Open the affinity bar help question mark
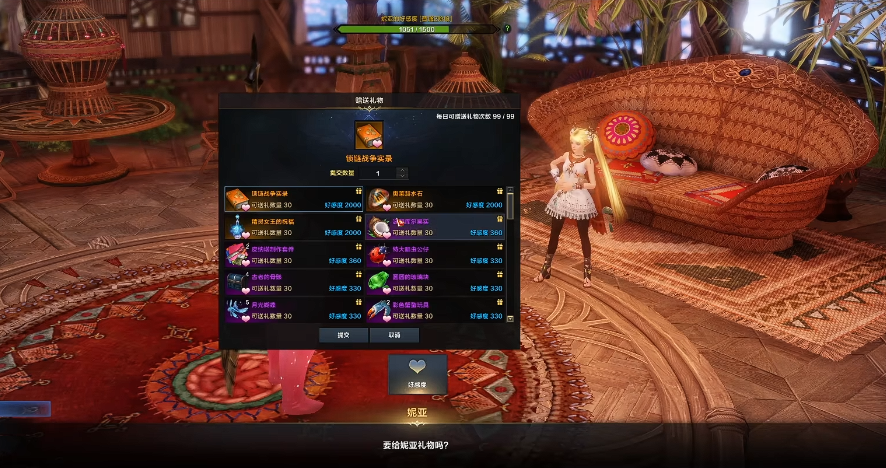Viewport: 886px width, 468px height. coord(507,29)
